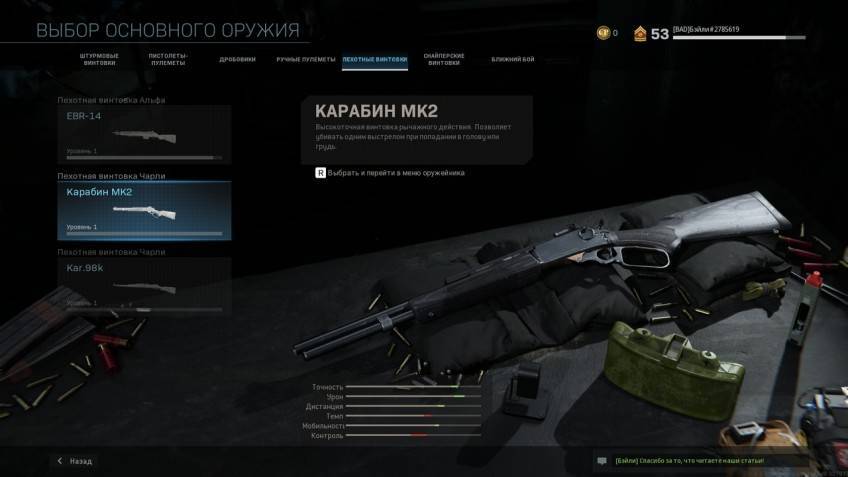Switch to Снайперские винтовки tab
Screen dimensions: 848x477
click(443, 60)
